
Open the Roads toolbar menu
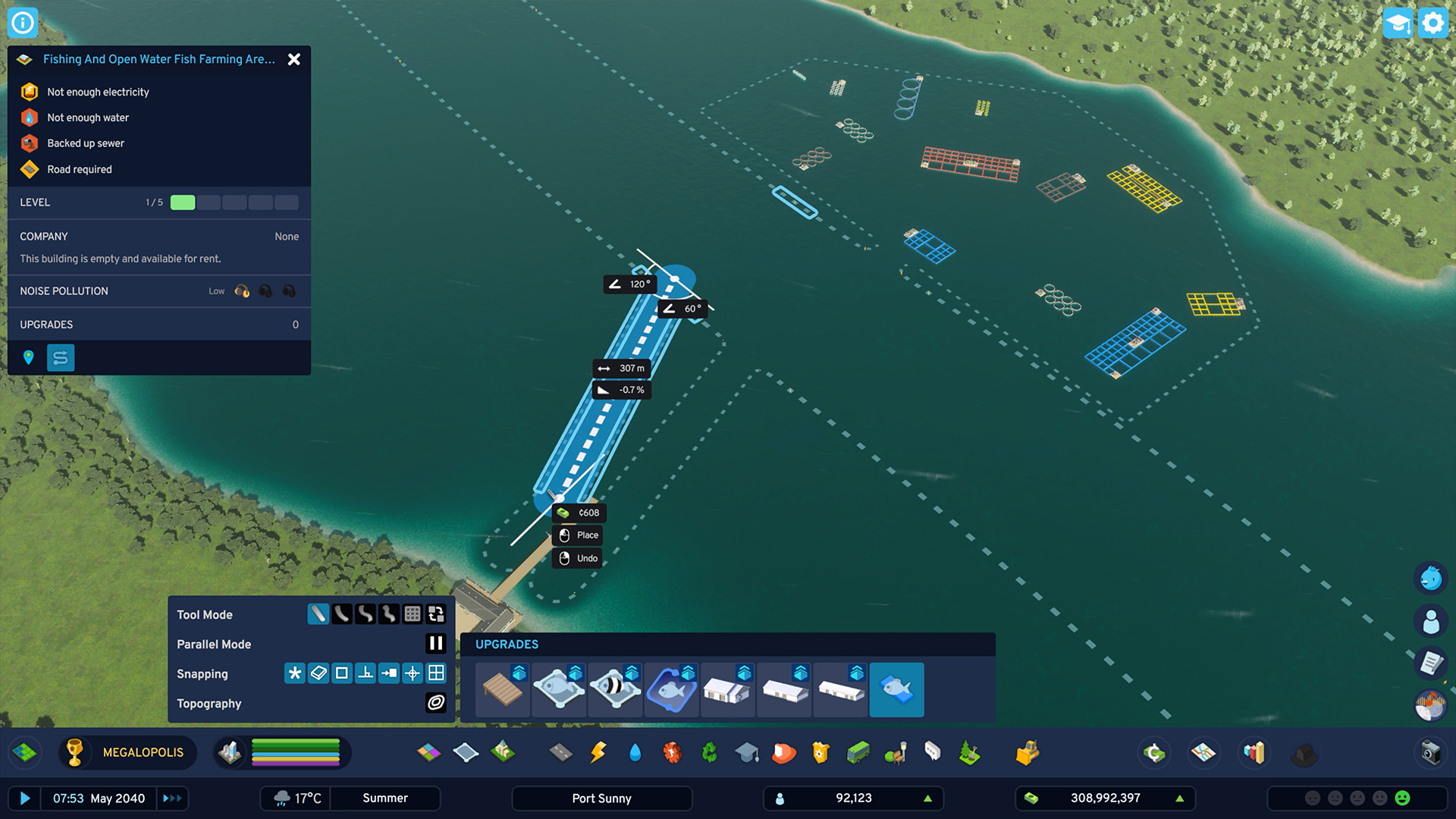click(560, 752)
